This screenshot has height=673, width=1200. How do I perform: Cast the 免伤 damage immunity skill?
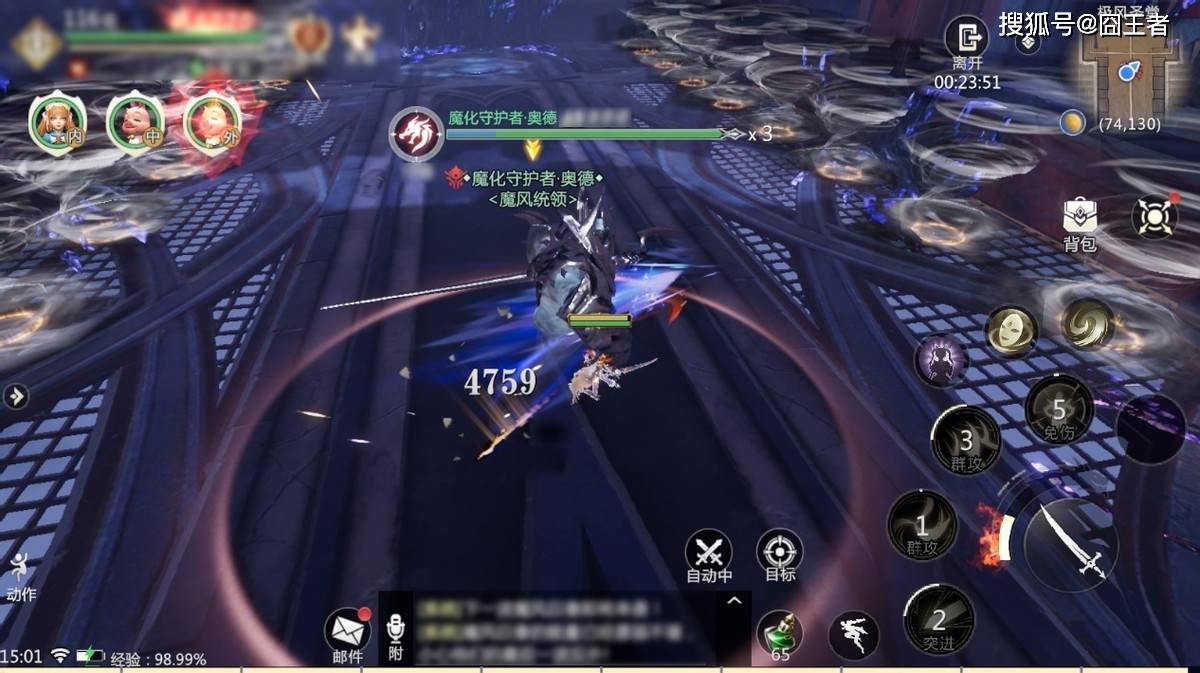(1059, 410)
